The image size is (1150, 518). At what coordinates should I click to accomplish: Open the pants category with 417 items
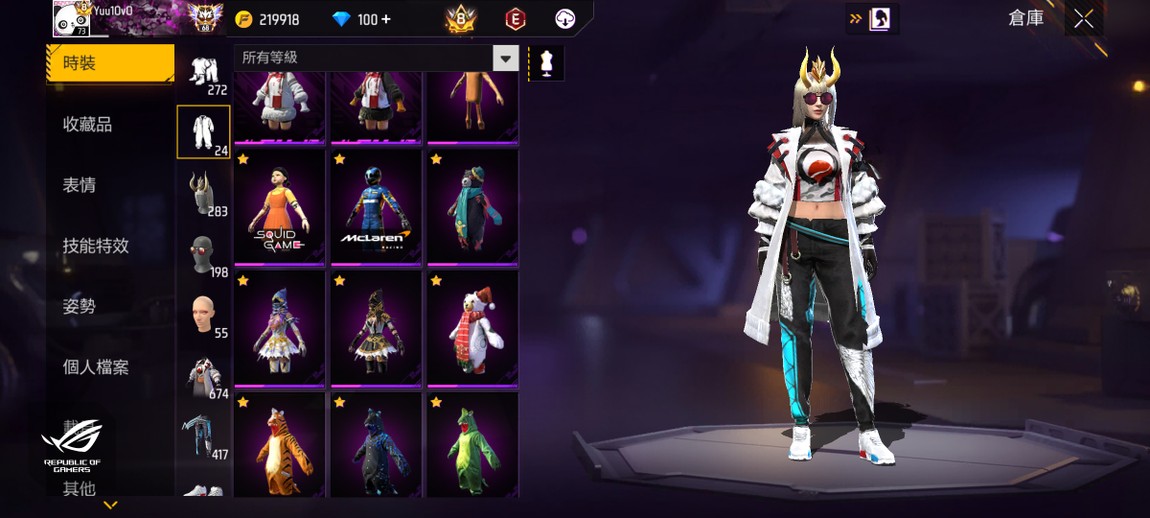pyautogui.click(x=204, y=437)
